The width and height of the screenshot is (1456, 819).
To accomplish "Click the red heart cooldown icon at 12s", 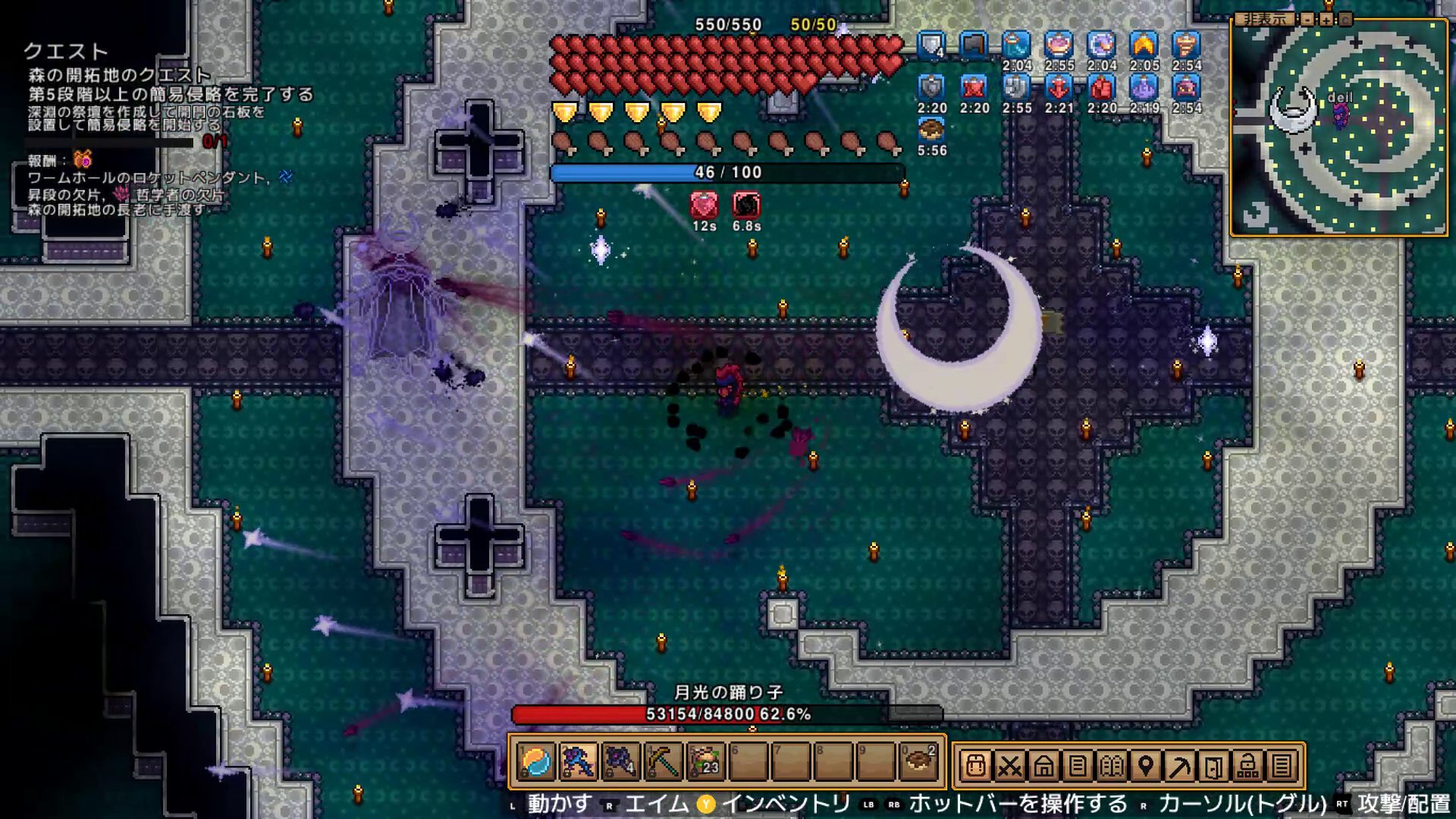I will click(x=704, y=205).
